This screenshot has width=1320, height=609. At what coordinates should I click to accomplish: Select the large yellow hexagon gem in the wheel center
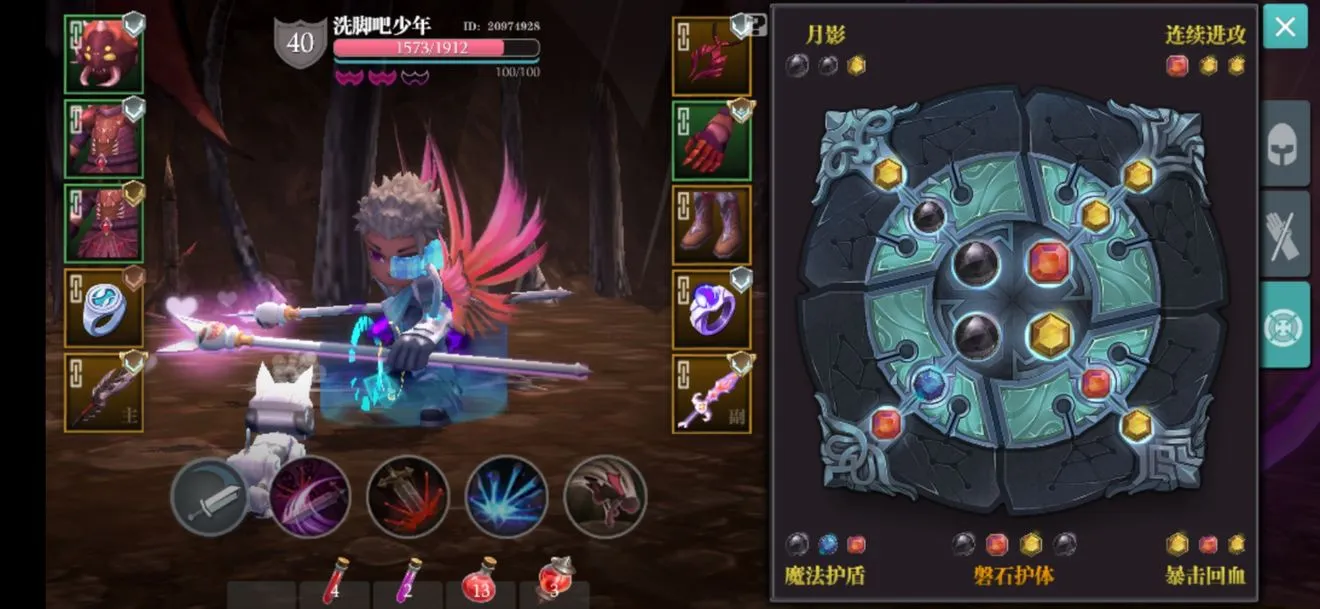tap(1050, 335)
